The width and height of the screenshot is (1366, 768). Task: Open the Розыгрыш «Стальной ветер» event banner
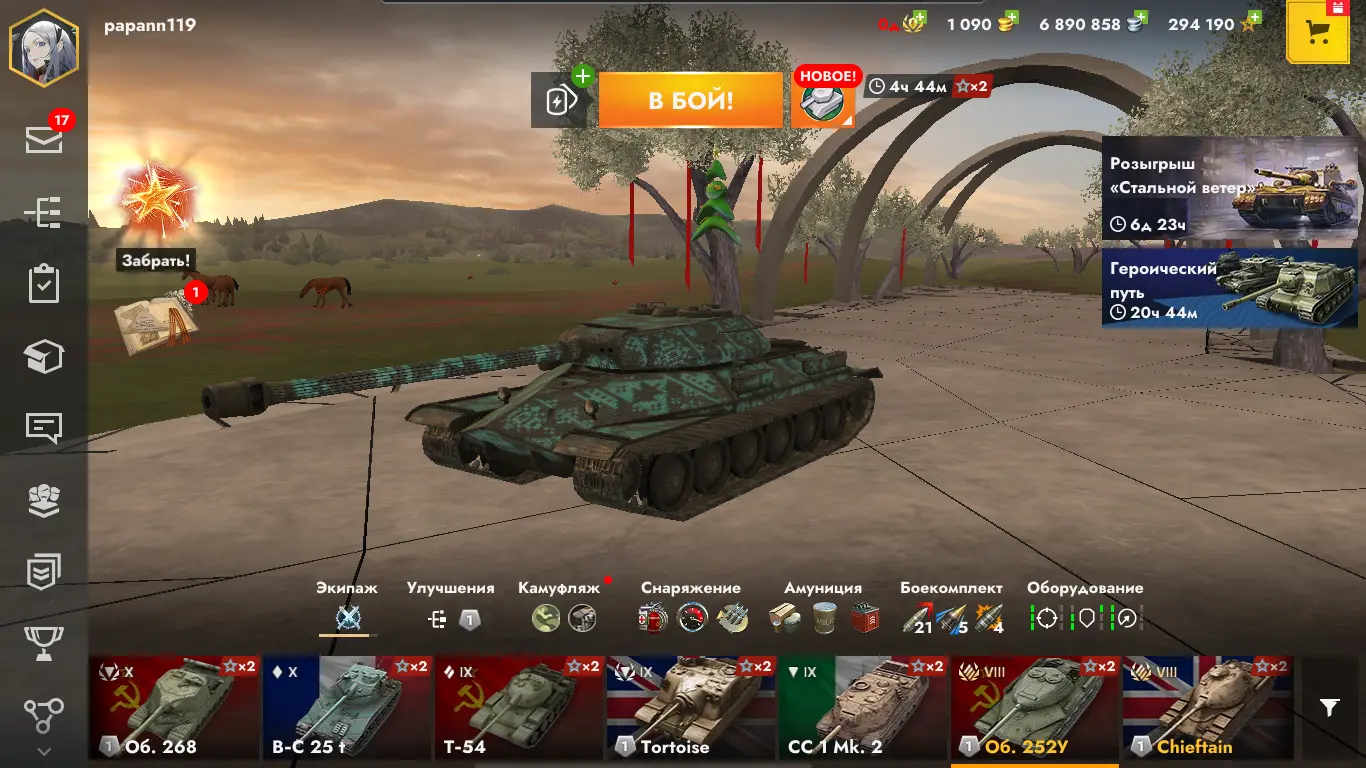[x=1229, y=188]
